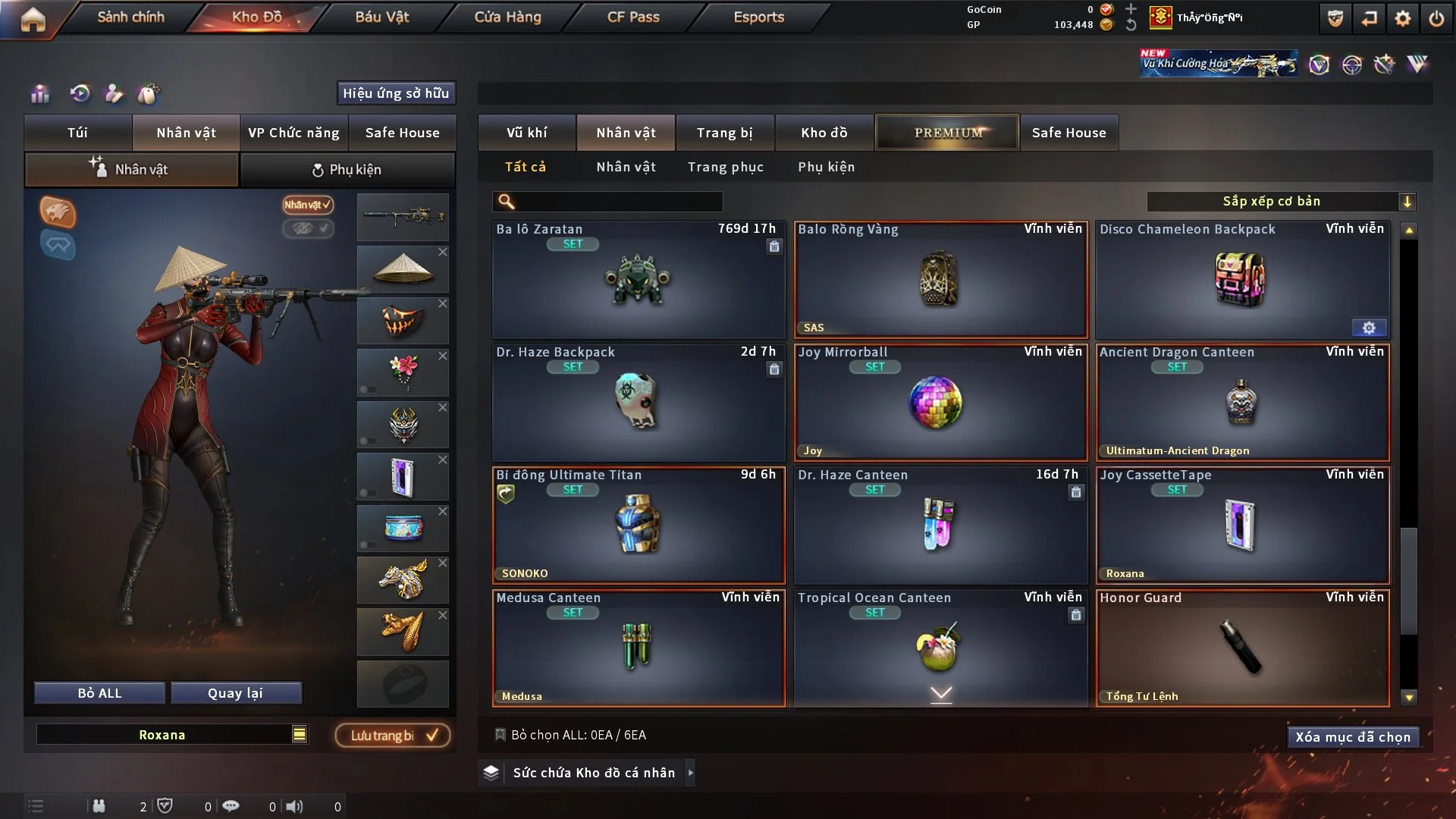
Task: Select the Trang phục filter
Action: [x=725, y=167]
